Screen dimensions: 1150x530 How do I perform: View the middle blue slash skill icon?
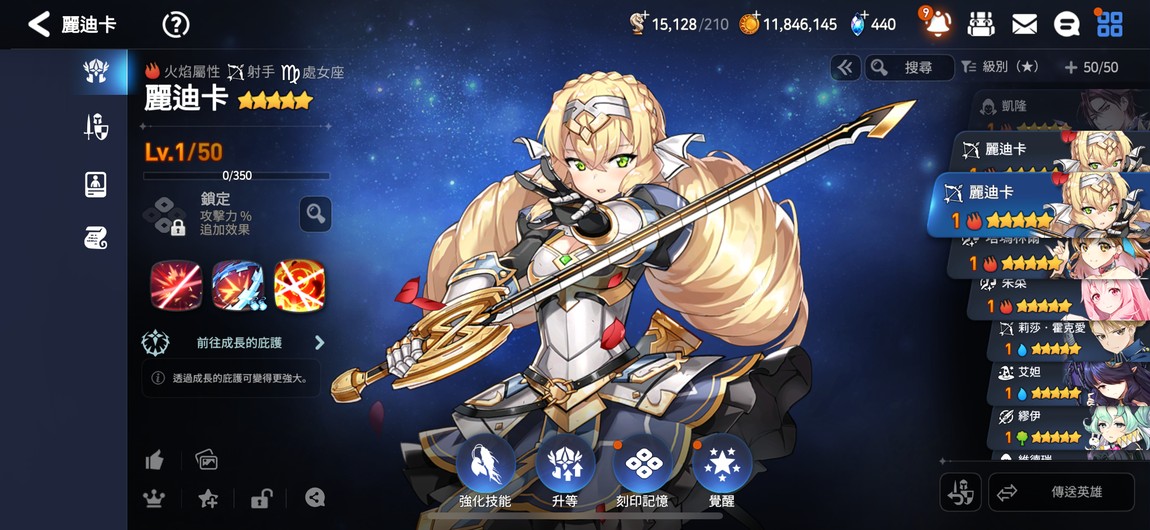point(238,285)
